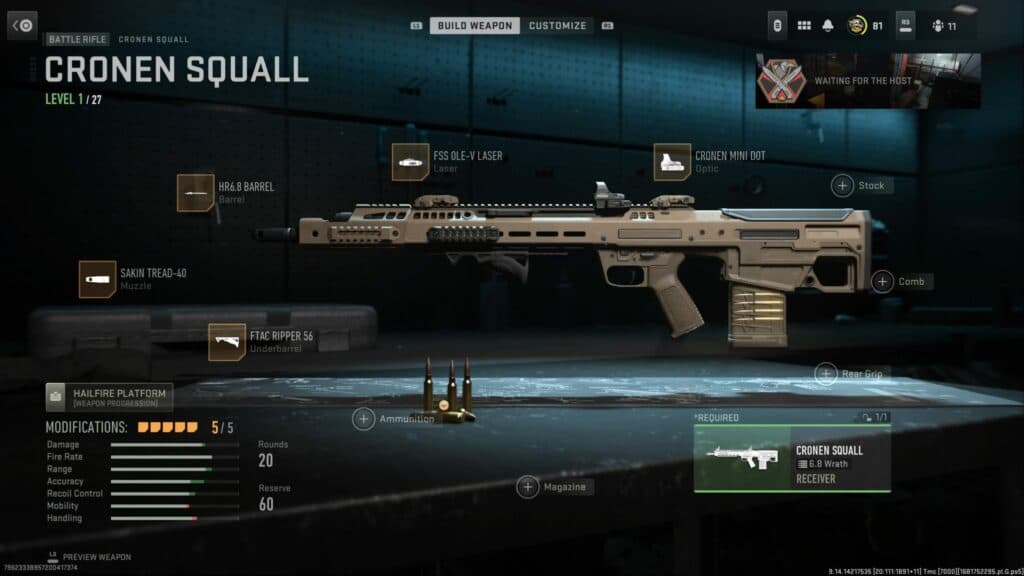The width and height of the screenshot is (1024, 576).
Task: Select the Sakin Tread-40 muzzle slot
Action: click(x=97, y=279)
